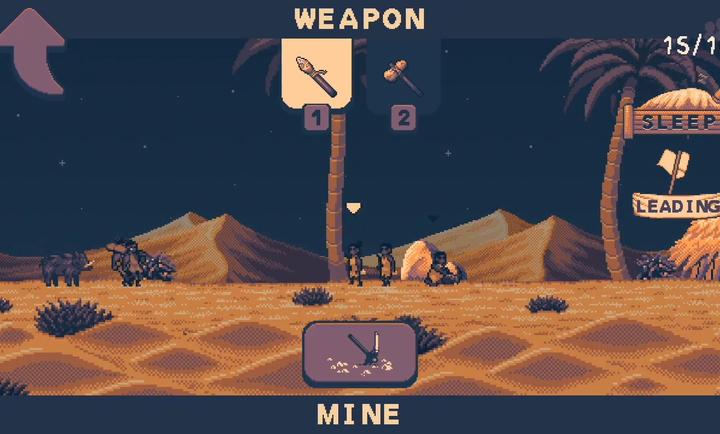Click the pickaxe Mine action button
Screen dimensions: 720x434
pyautogui.click(x=360, y=353)
